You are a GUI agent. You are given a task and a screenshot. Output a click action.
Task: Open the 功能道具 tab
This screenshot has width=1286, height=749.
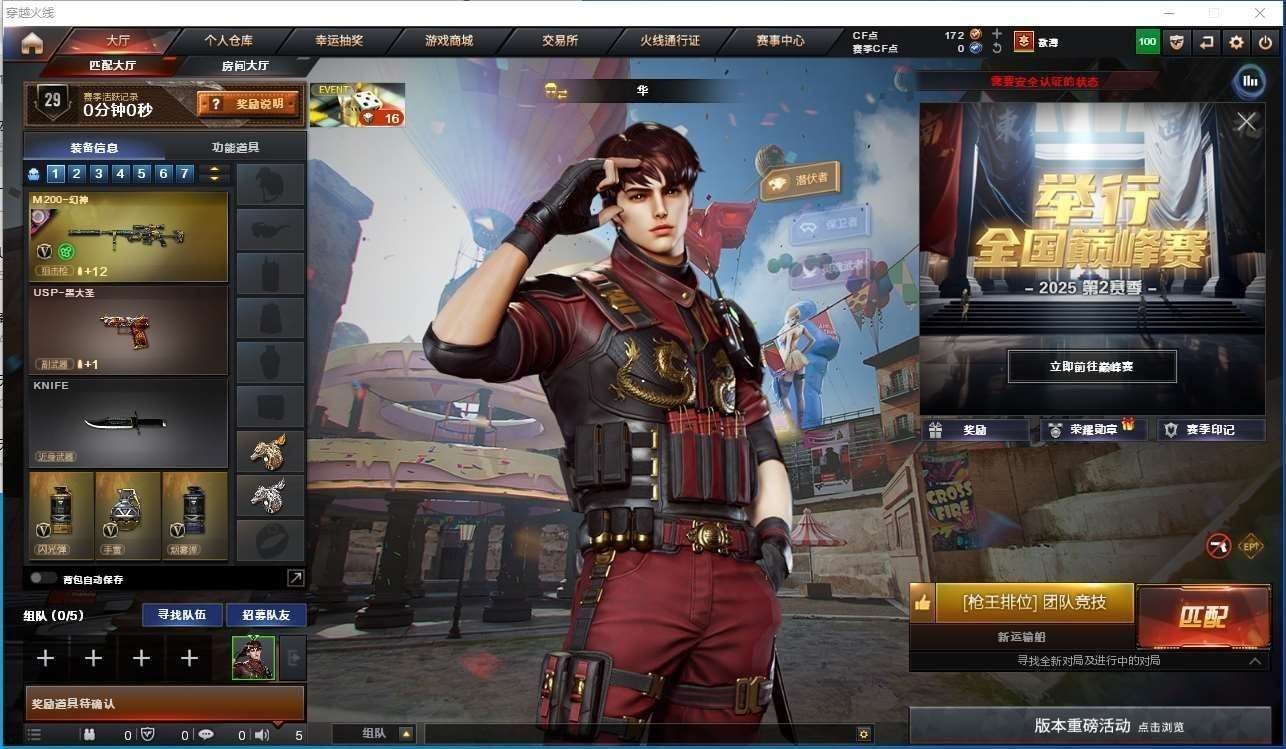(x=236, y=147)
